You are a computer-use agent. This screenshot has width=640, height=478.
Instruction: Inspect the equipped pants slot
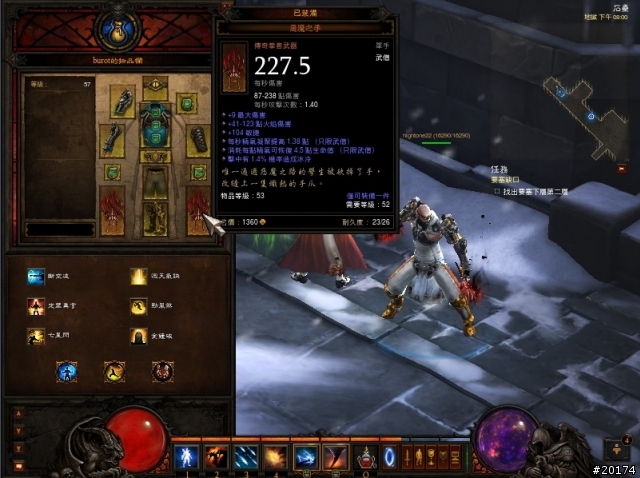click(155, 183)
